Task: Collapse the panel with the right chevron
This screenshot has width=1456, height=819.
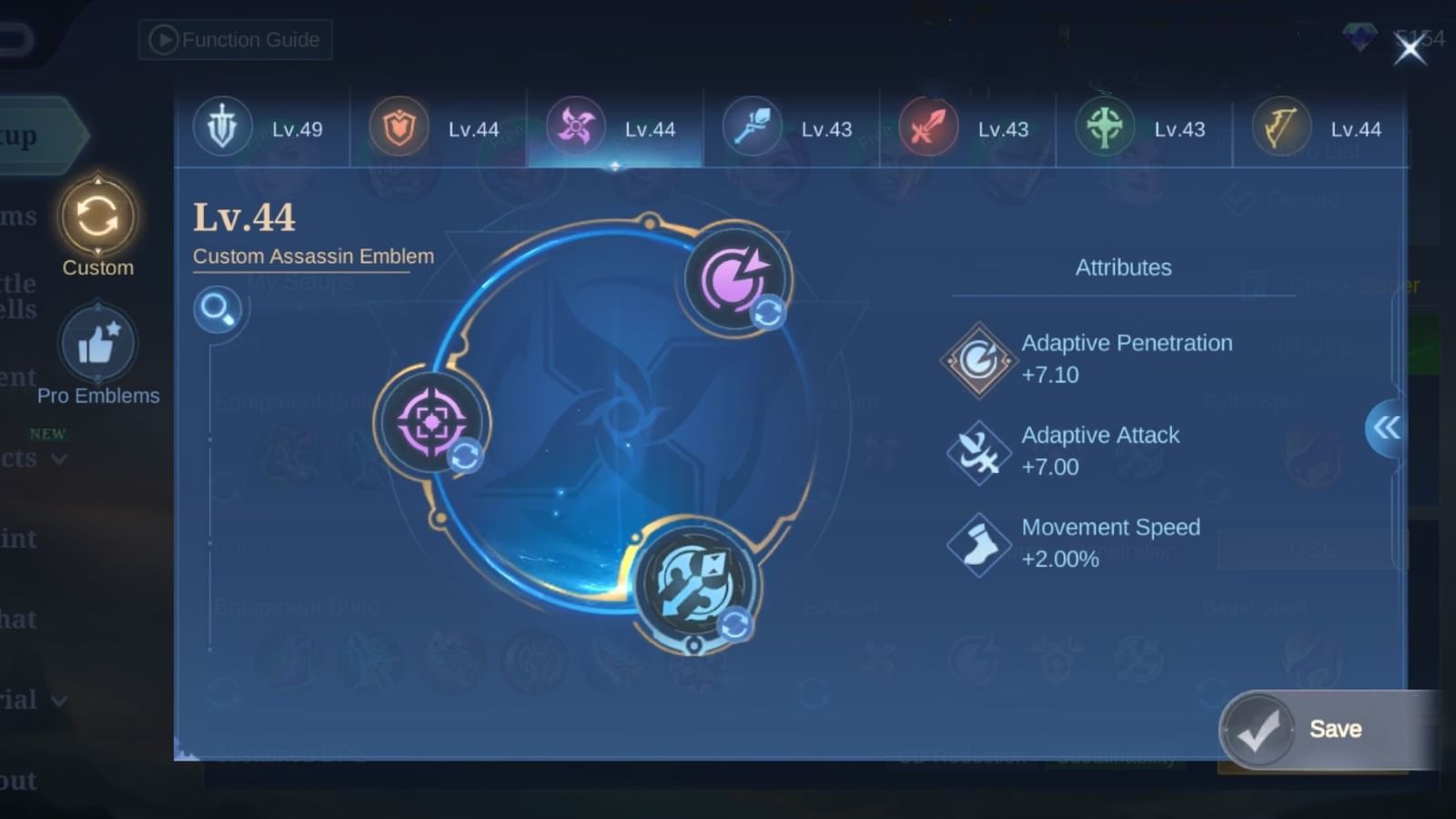Action: [1386, 428]
